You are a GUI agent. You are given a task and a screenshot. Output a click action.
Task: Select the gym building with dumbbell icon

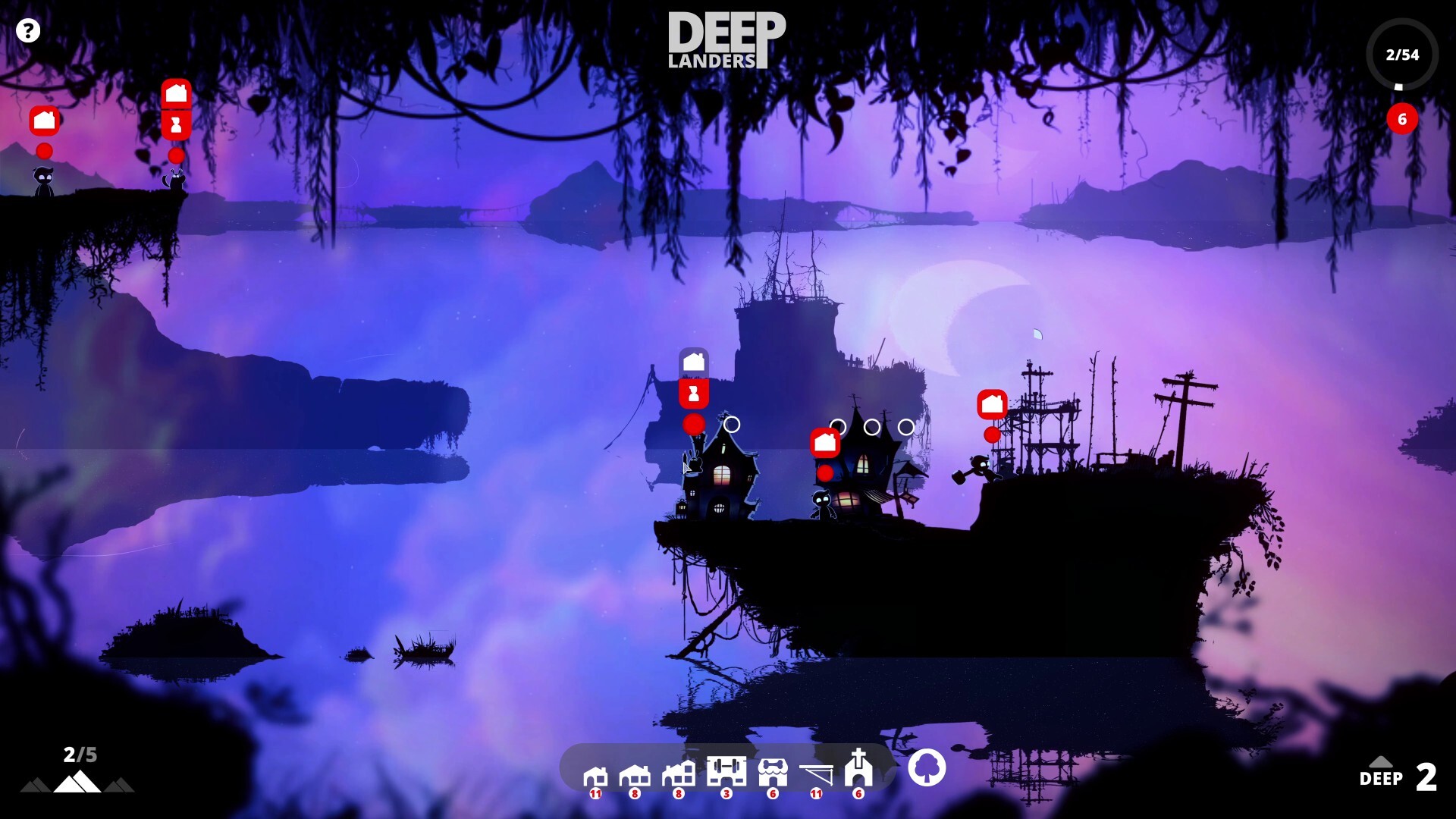(726, 772)
